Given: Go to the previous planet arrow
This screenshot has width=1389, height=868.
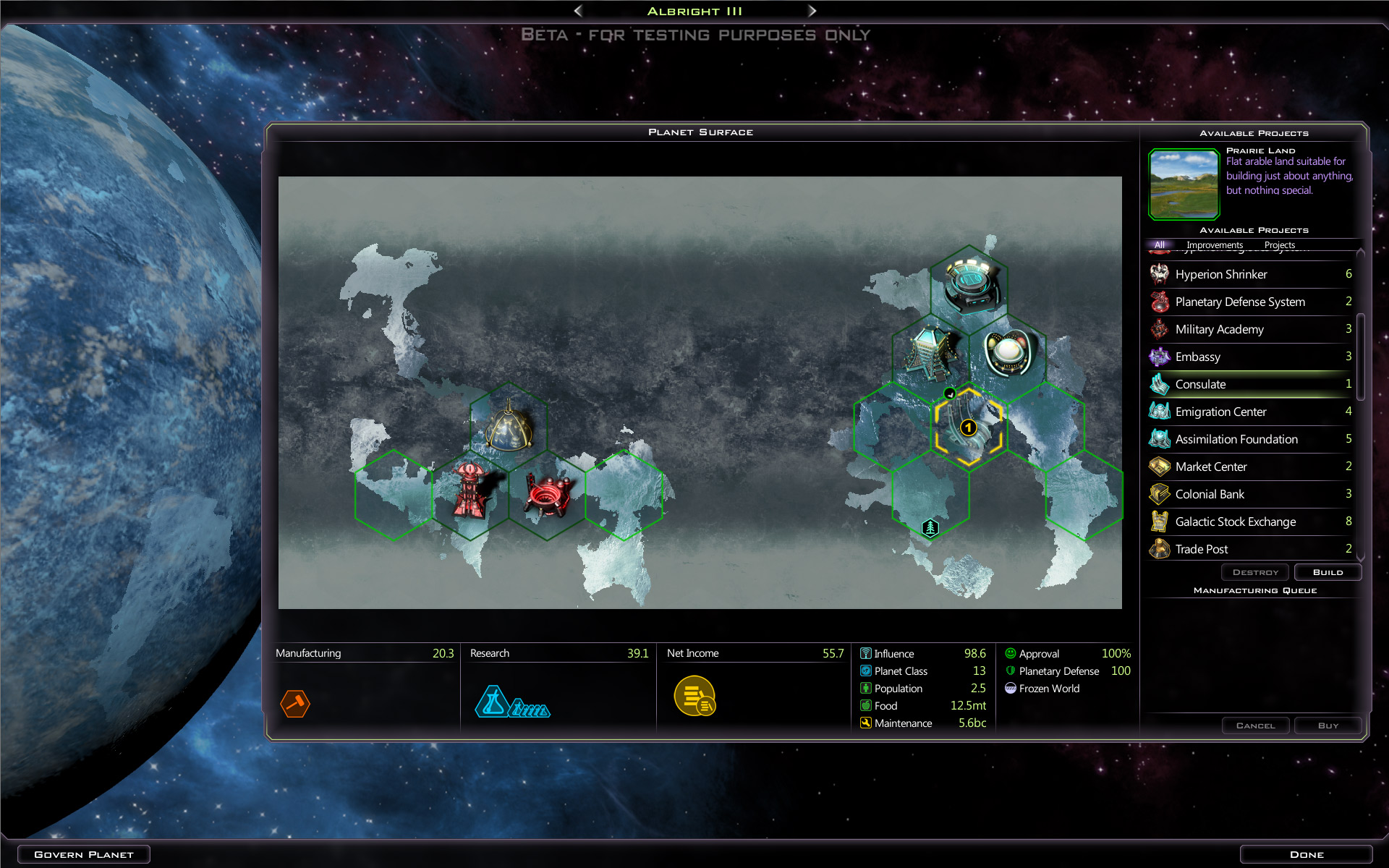Looking at the screenshot, I should click(578, 11).
